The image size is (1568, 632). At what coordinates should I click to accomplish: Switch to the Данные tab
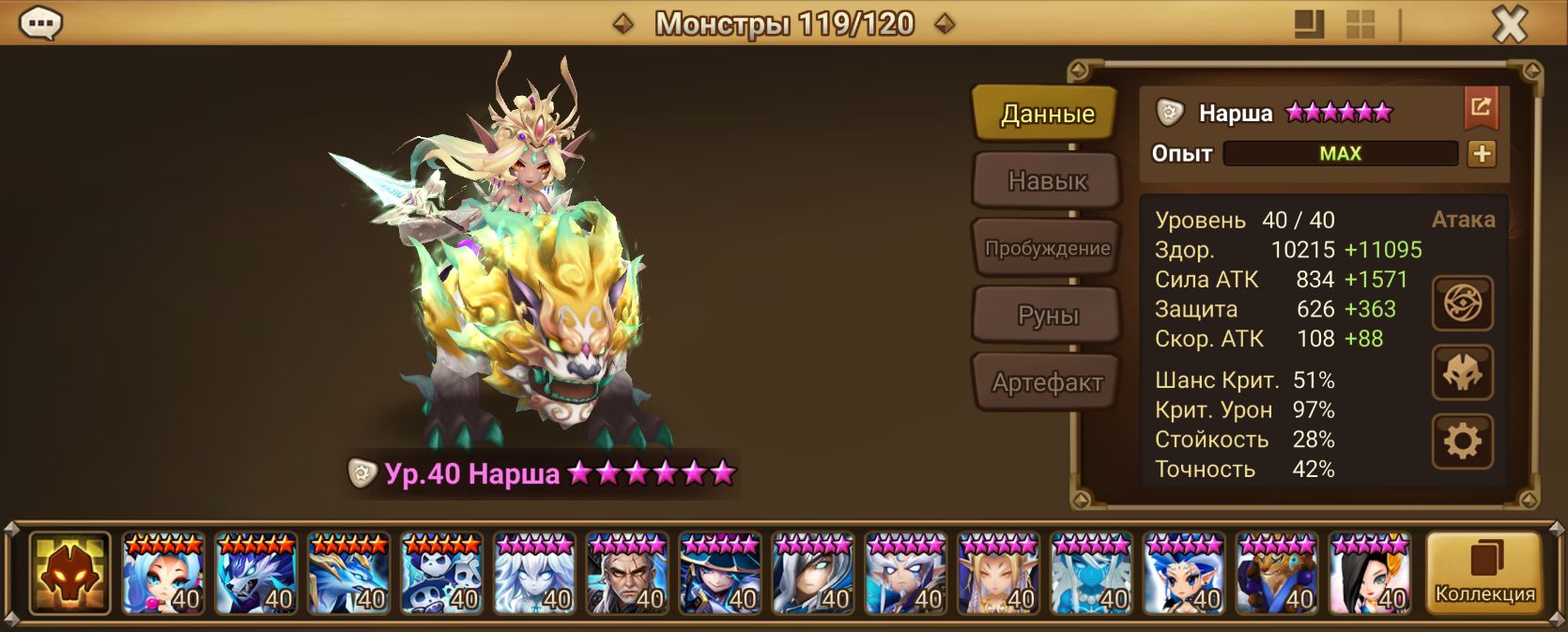1046,114
